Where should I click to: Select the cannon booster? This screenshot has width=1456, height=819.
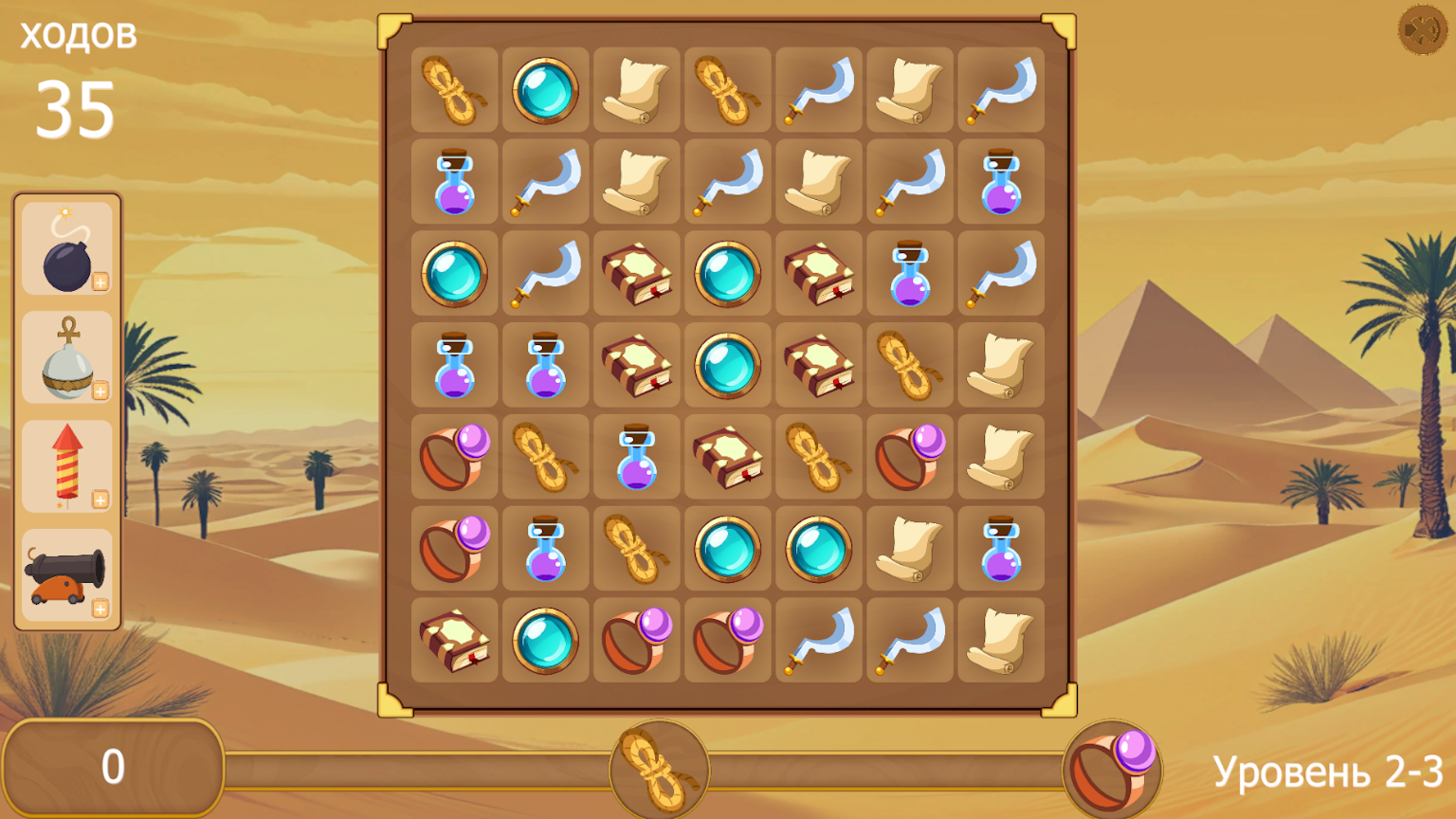[x=65, y=574]
